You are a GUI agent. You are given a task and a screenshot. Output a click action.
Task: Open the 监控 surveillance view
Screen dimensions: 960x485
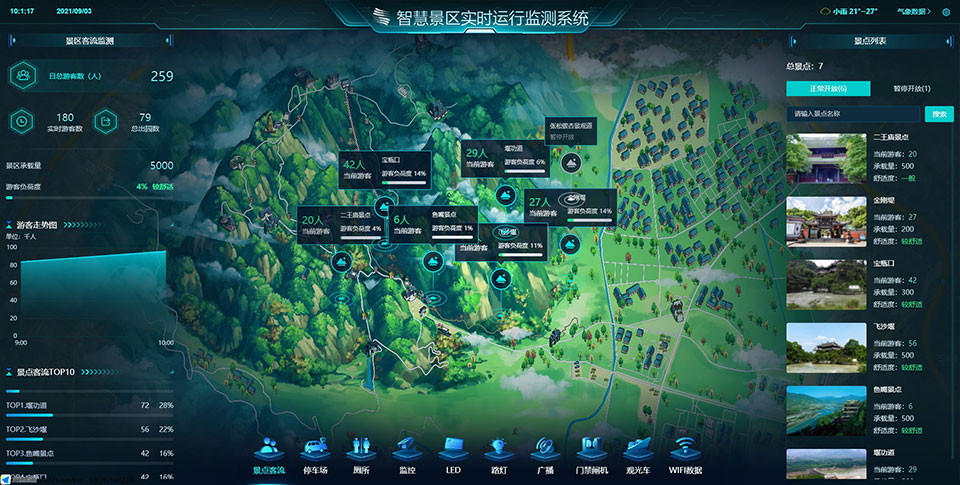[x=407, y=454]
